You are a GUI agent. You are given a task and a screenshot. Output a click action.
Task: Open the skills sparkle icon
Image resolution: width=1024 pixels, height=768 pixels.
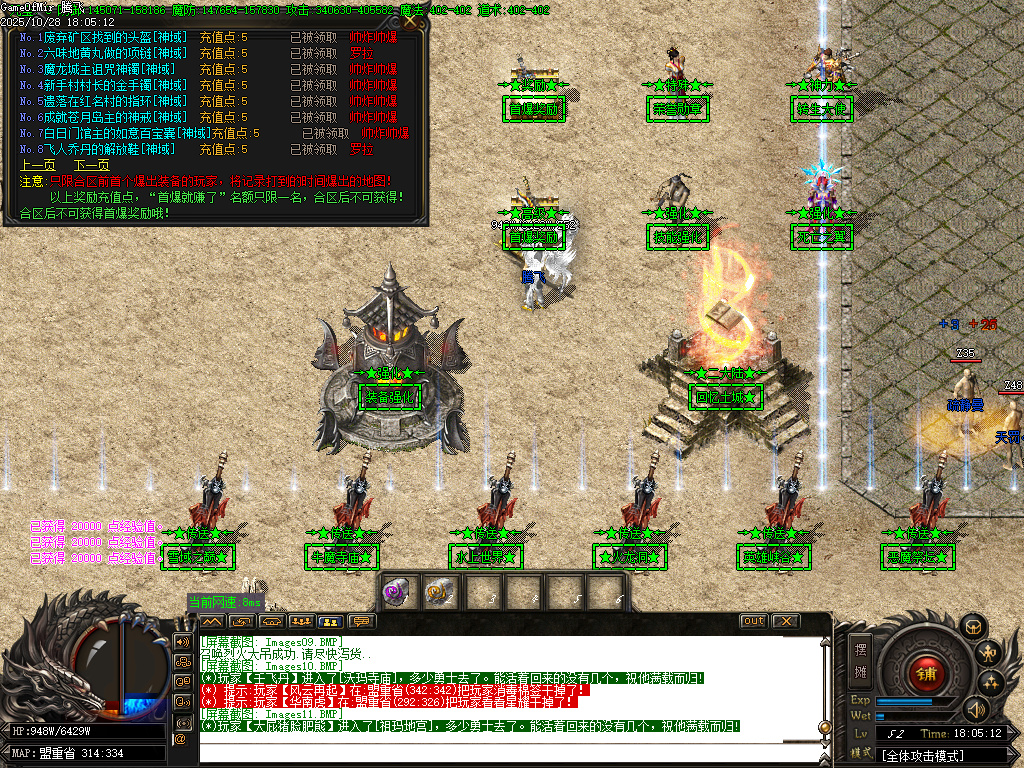pyautogui.click(x=992, y=683)
